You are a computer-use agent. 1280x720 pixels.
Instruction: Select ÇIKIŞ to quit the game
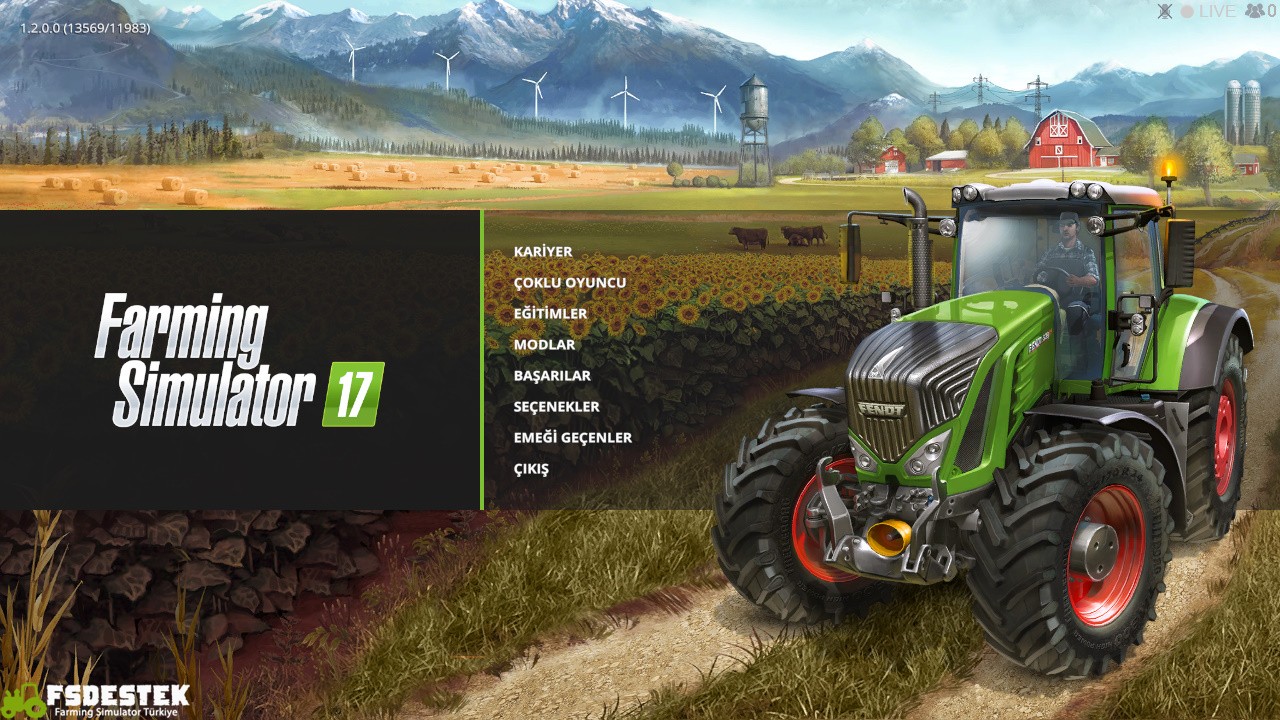pyautogui.click(x=532, y=468)
